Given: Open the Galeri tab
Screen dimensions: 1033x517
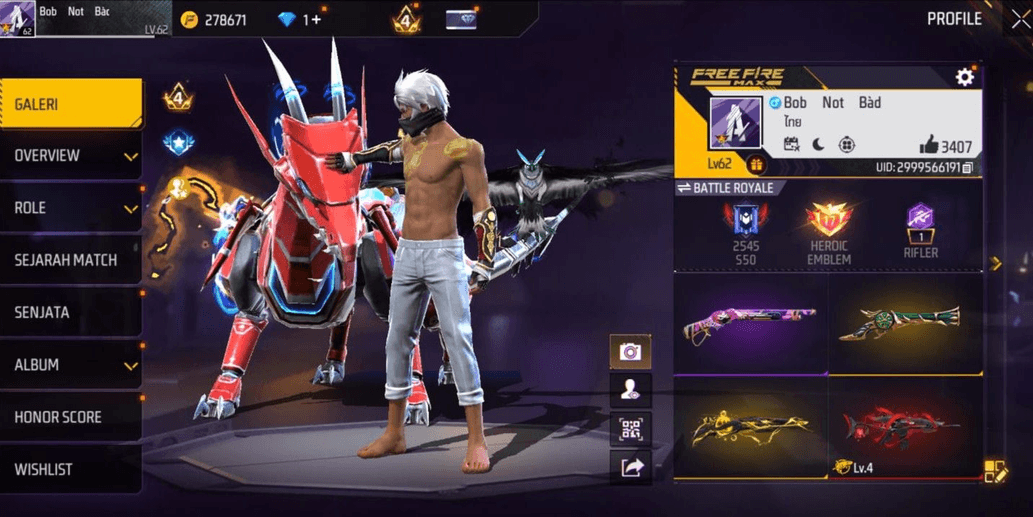Looking at the screenshot, I should (x=70, y=104).
